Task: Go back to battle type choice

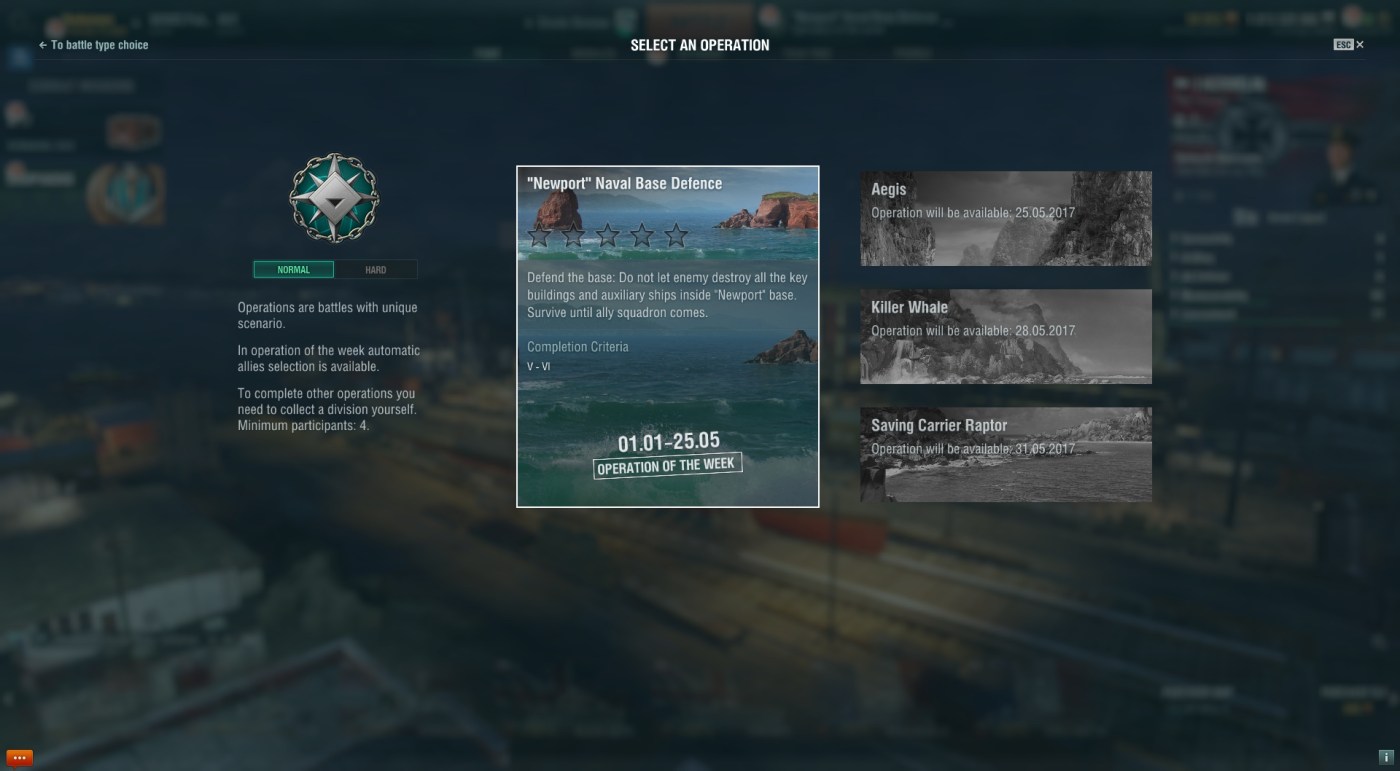Action: pyautogui.click(x=93, y=45)
